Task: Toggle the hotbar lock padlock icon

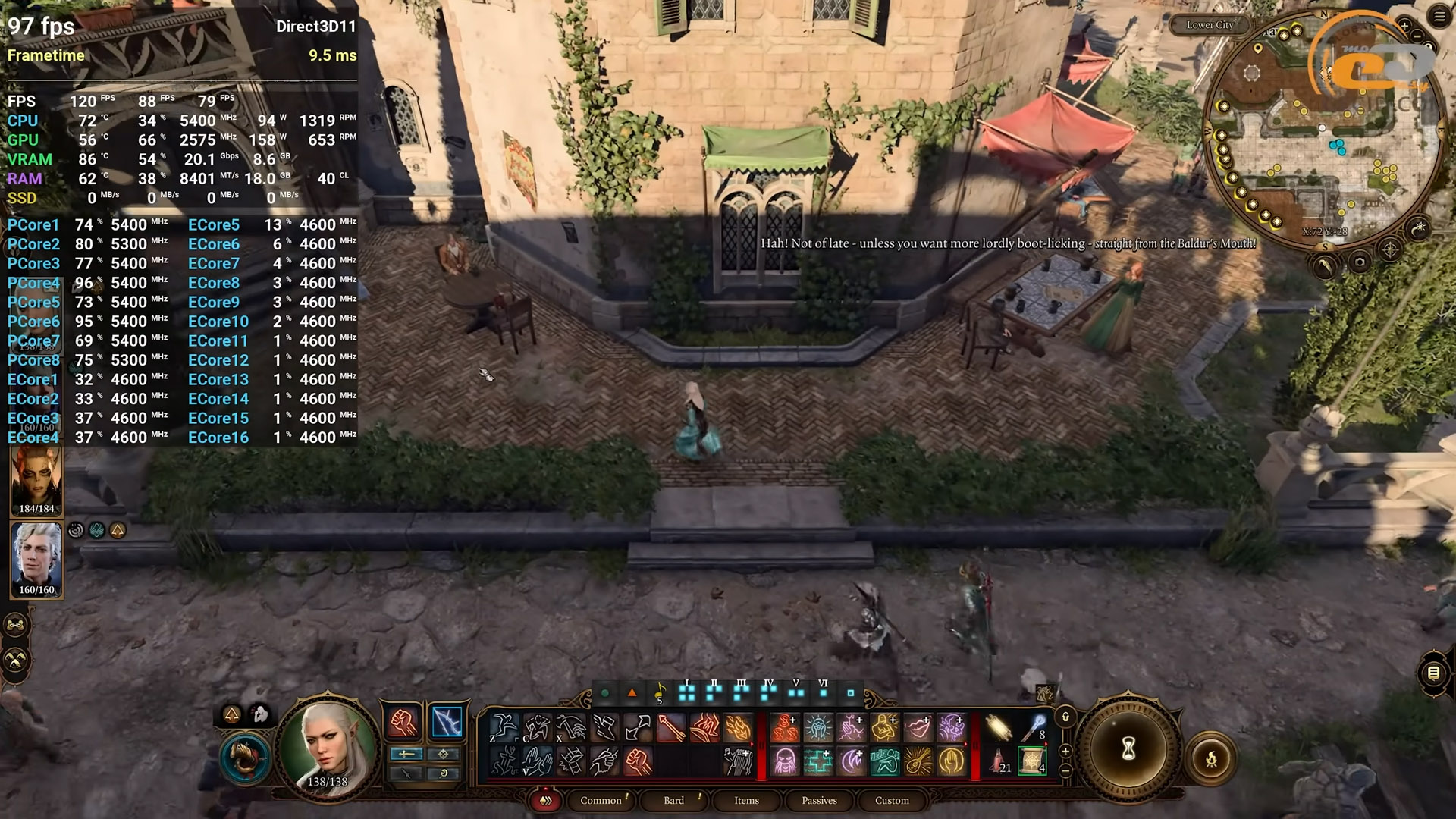Action: click(x=1065, y=717)
